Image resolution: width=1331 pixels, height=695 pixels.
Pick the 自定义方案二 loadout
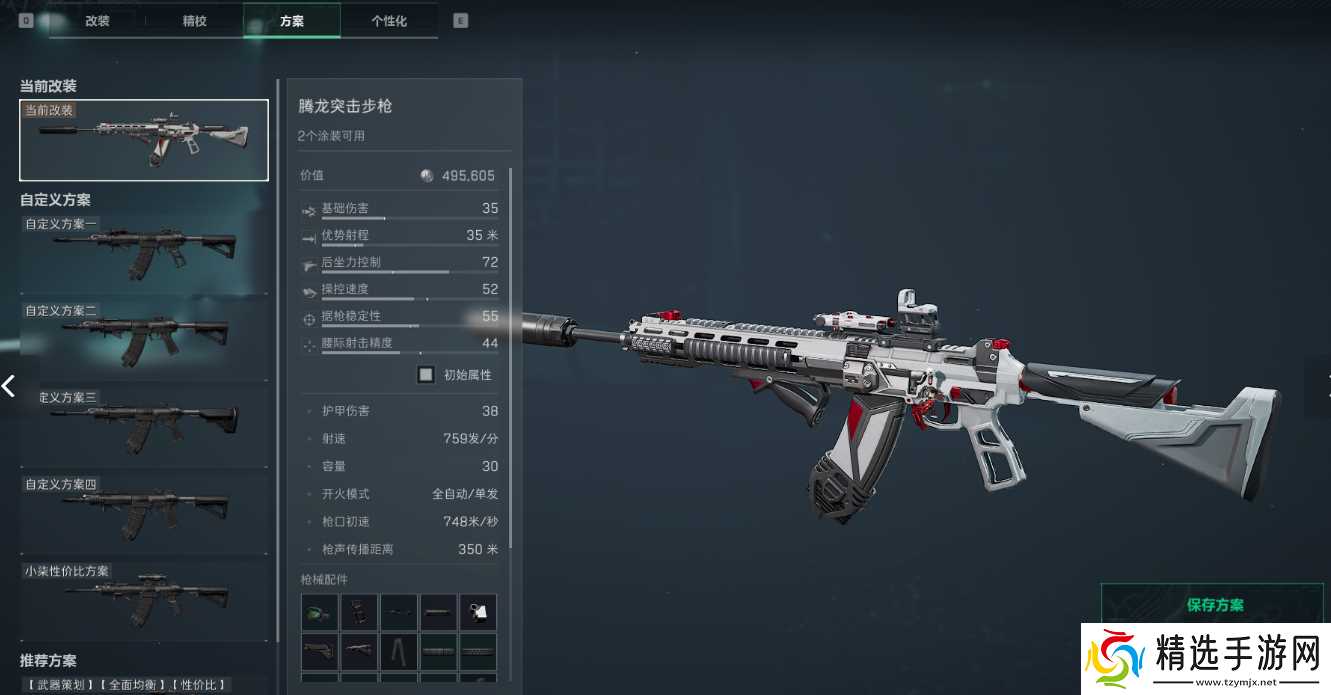point(144,340)
